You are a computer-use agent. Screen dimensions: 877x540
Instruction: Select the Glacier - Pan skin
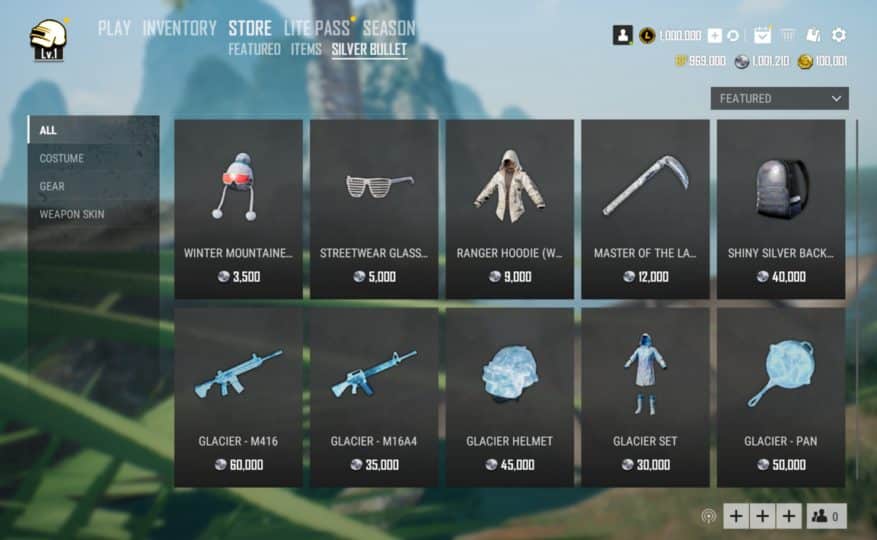[x=781, y=396]
